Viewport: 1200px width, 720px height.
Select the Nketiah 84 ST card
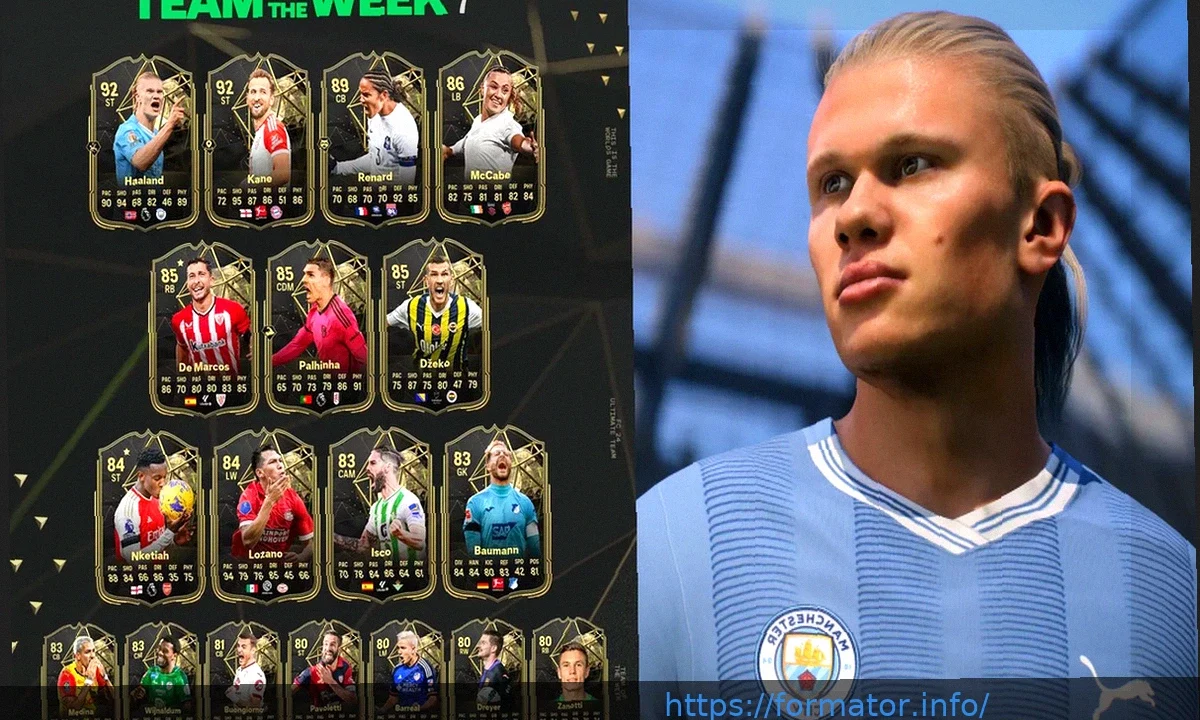[x=150, y=517]
